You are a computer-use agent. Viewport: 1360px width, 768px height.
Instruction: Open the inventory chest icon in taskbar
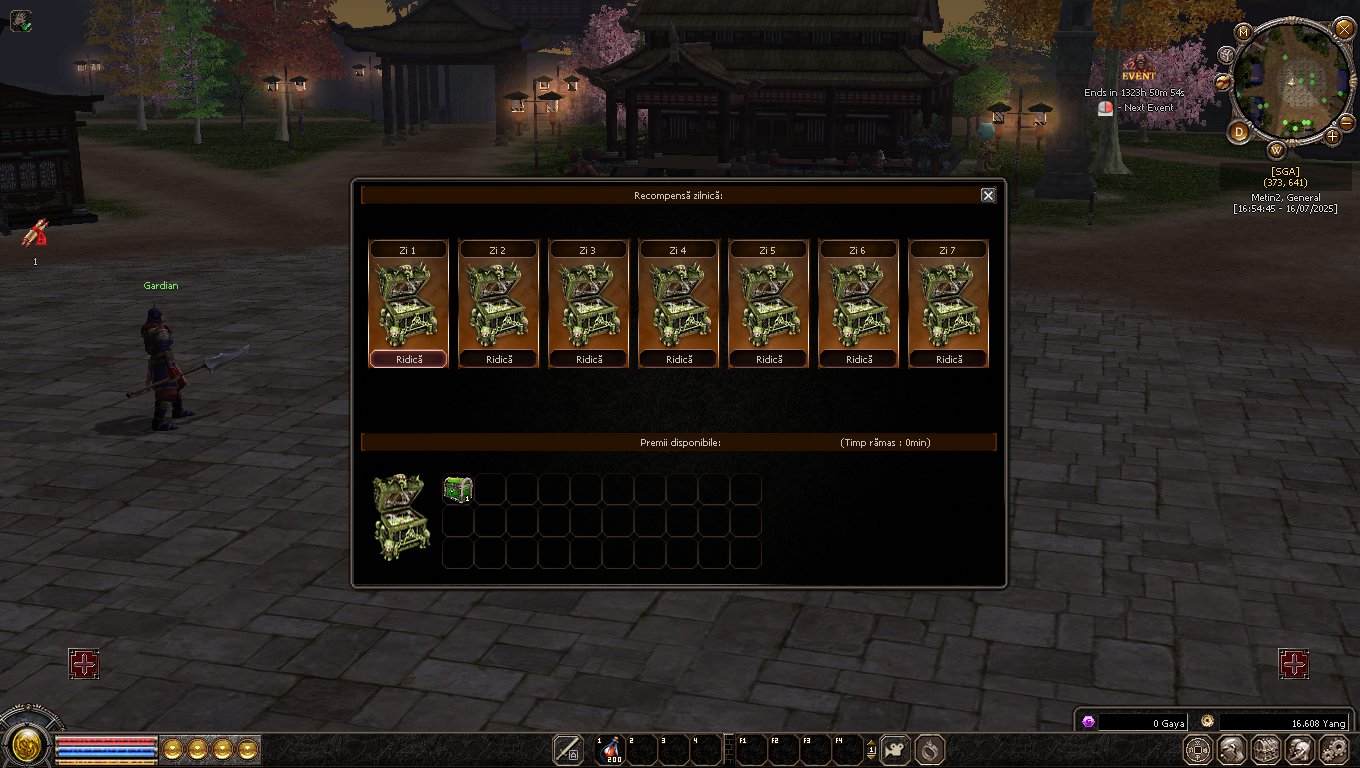1266,749
